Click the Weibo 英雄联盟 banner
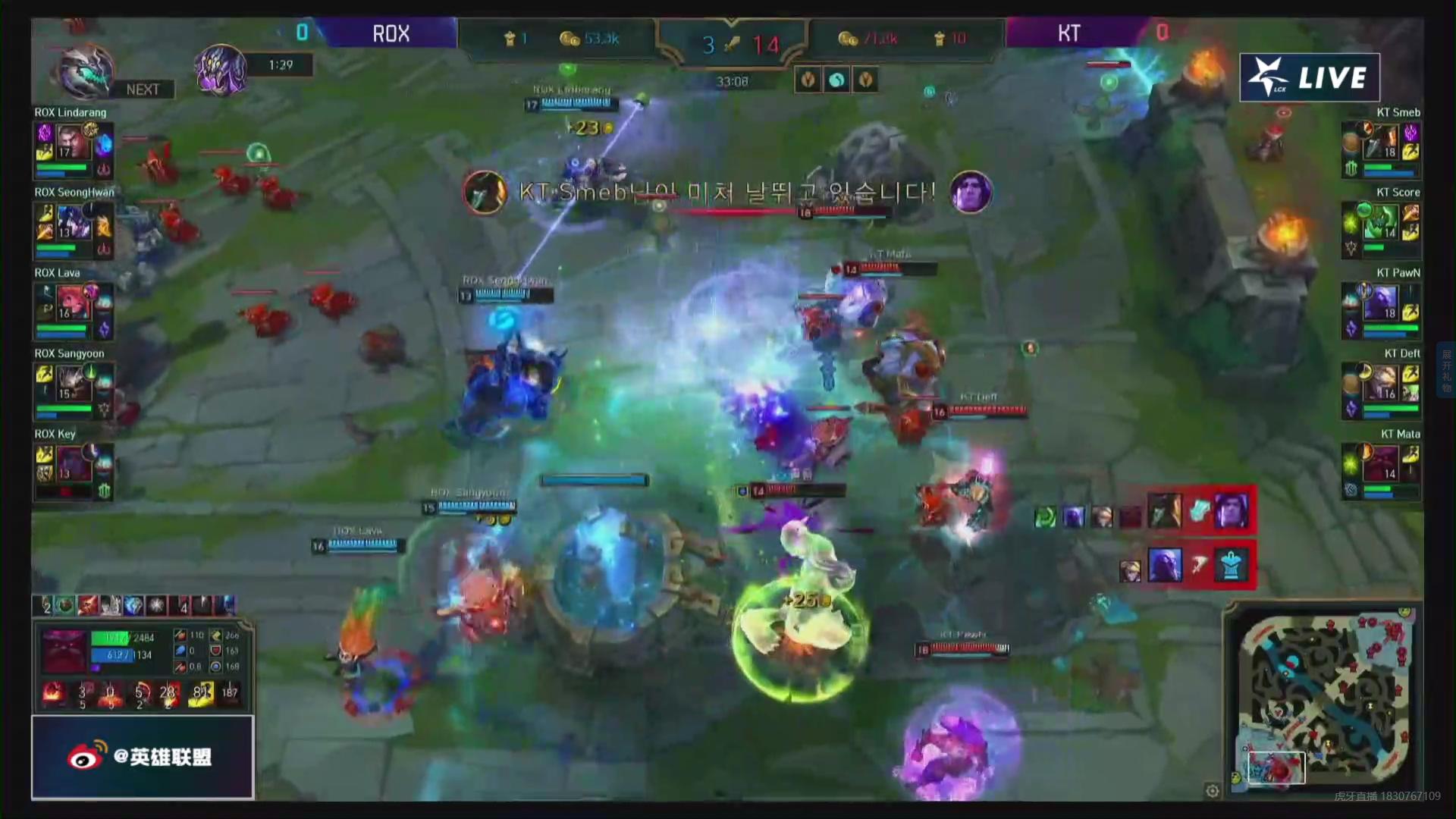1456x819 pixels. point(142,757)
